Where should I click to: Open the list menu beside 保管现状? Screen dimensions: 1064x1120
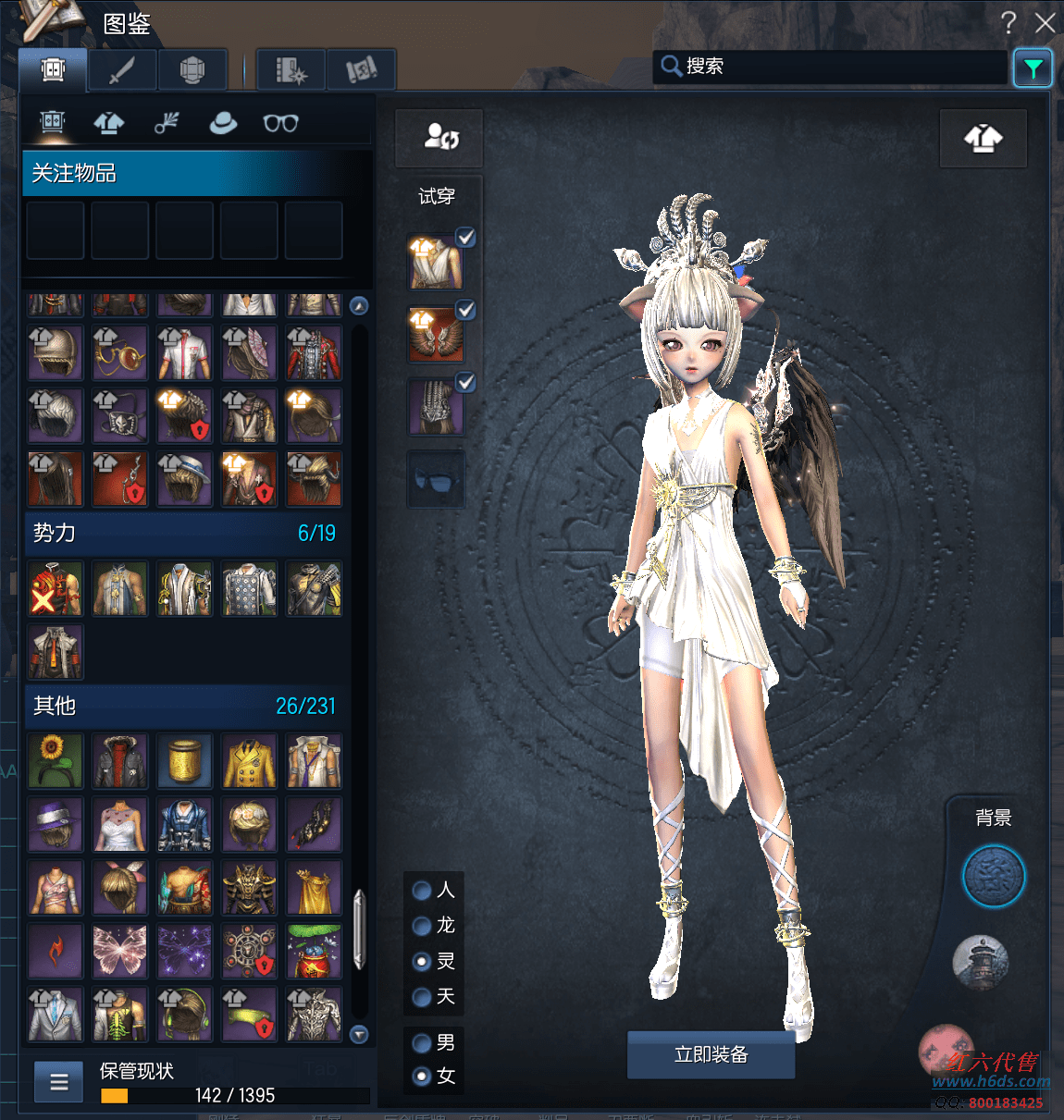tap(59, 1081)
